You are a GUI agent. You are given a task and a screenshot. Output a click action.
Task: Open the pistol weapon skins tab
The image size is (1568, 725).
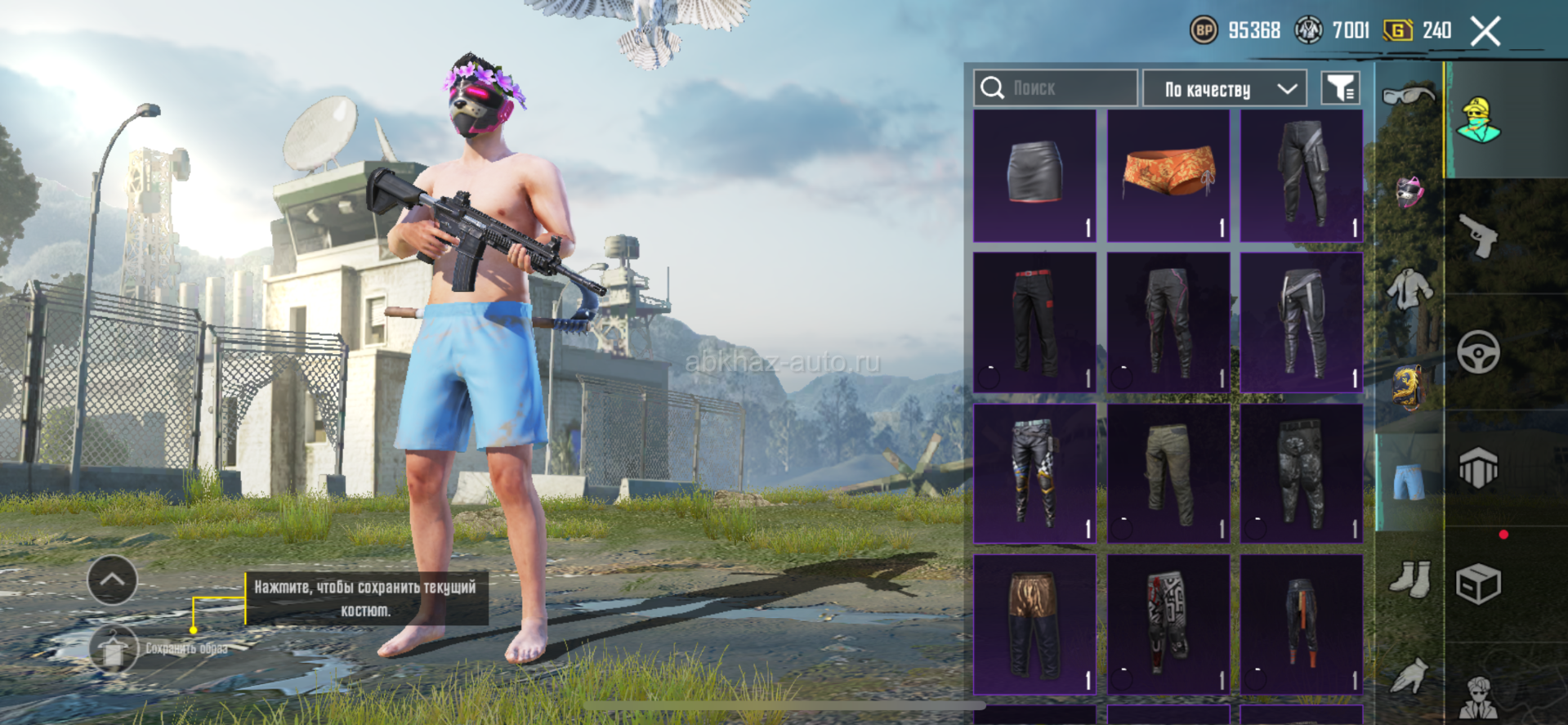point(1479,236)
